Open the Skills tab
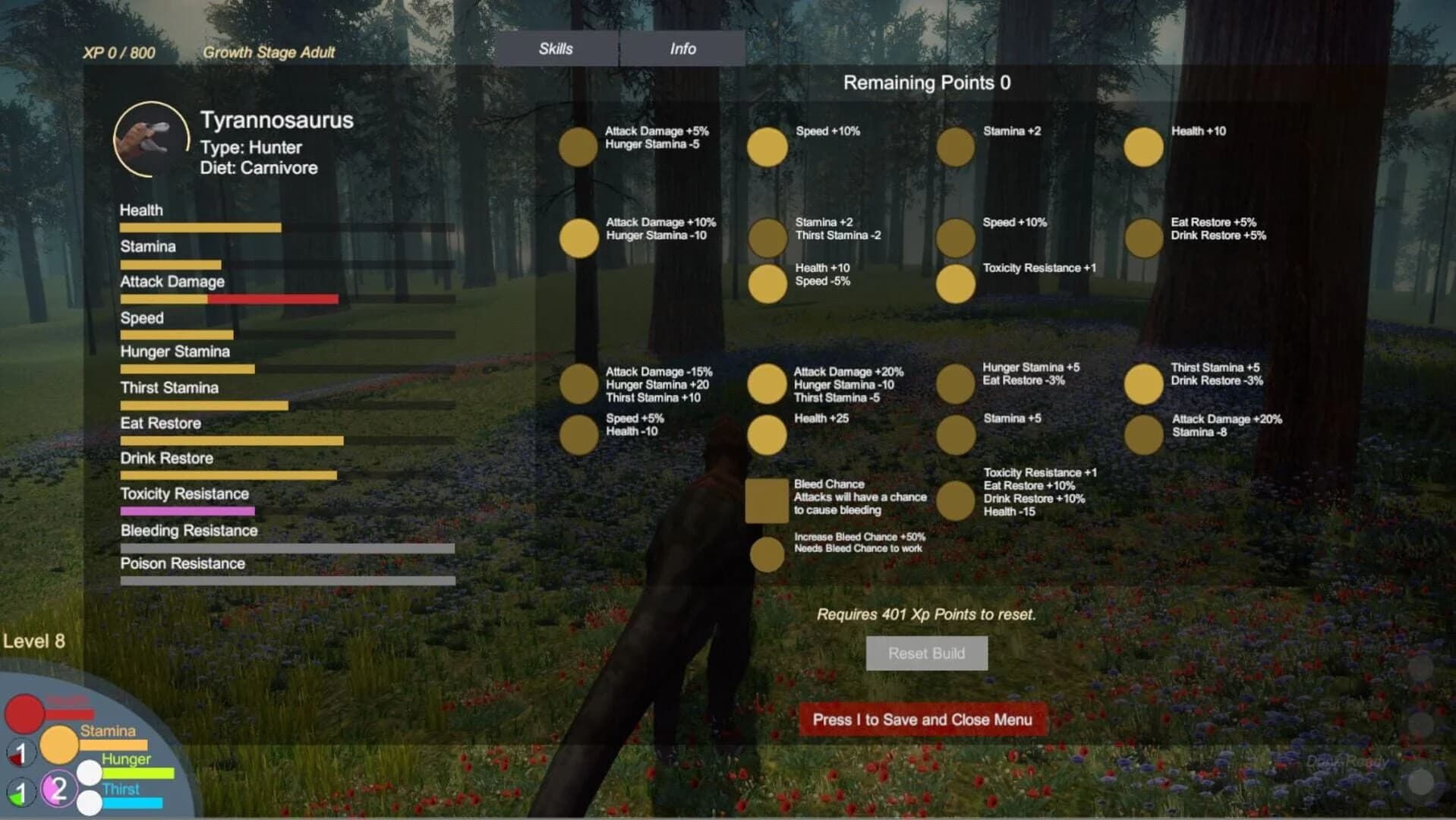This screenshot has height=820, width=1456. click(555, 49)
